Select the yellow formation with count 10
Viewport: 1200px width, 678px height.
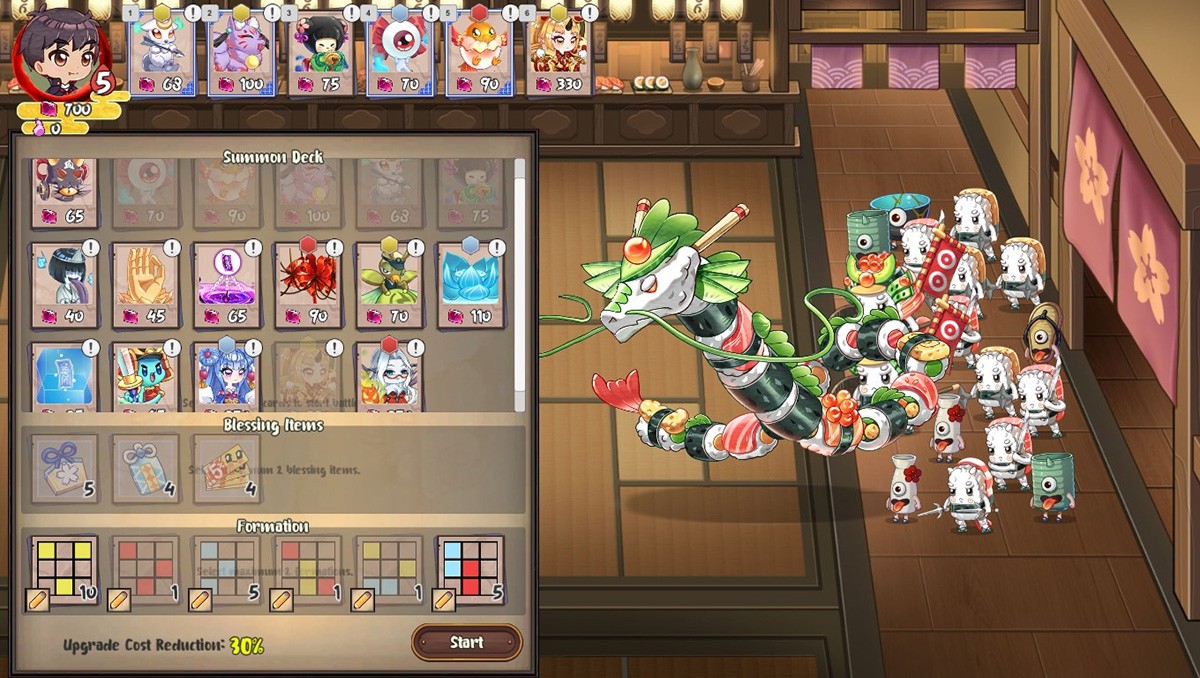(64, 568)
